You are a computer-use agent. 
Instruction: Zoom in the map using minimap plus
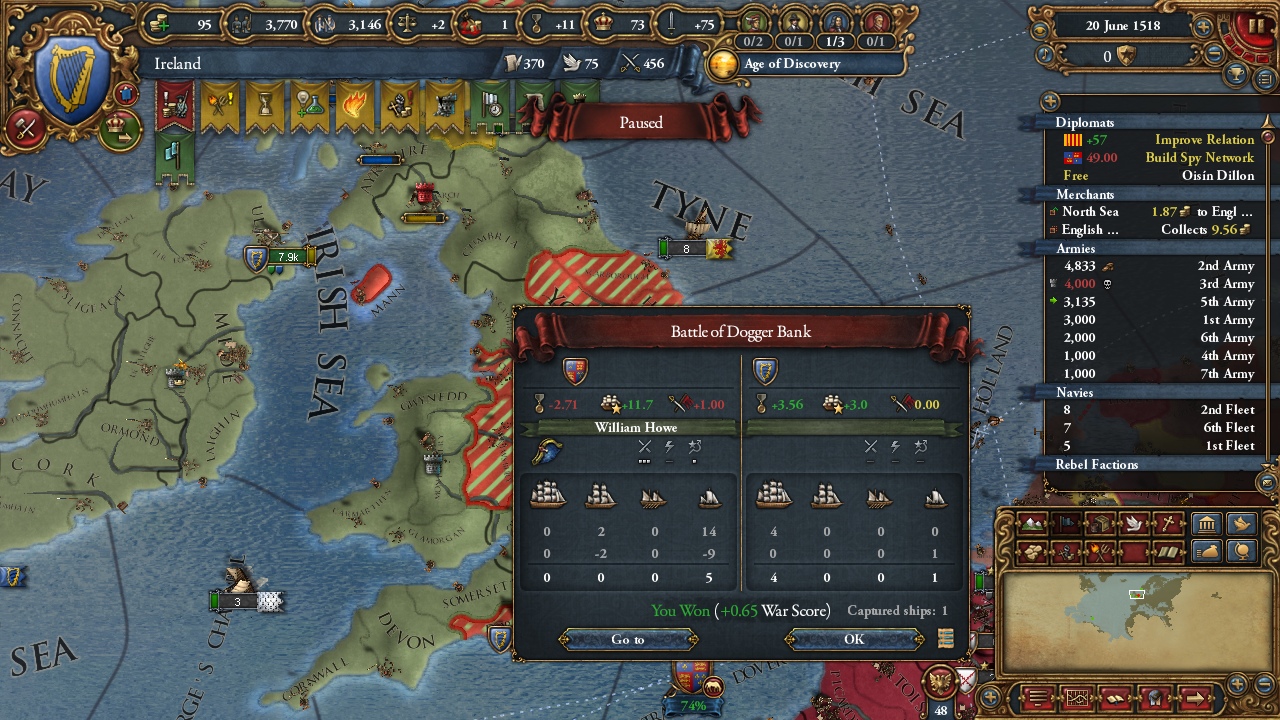click(1238, 684)
